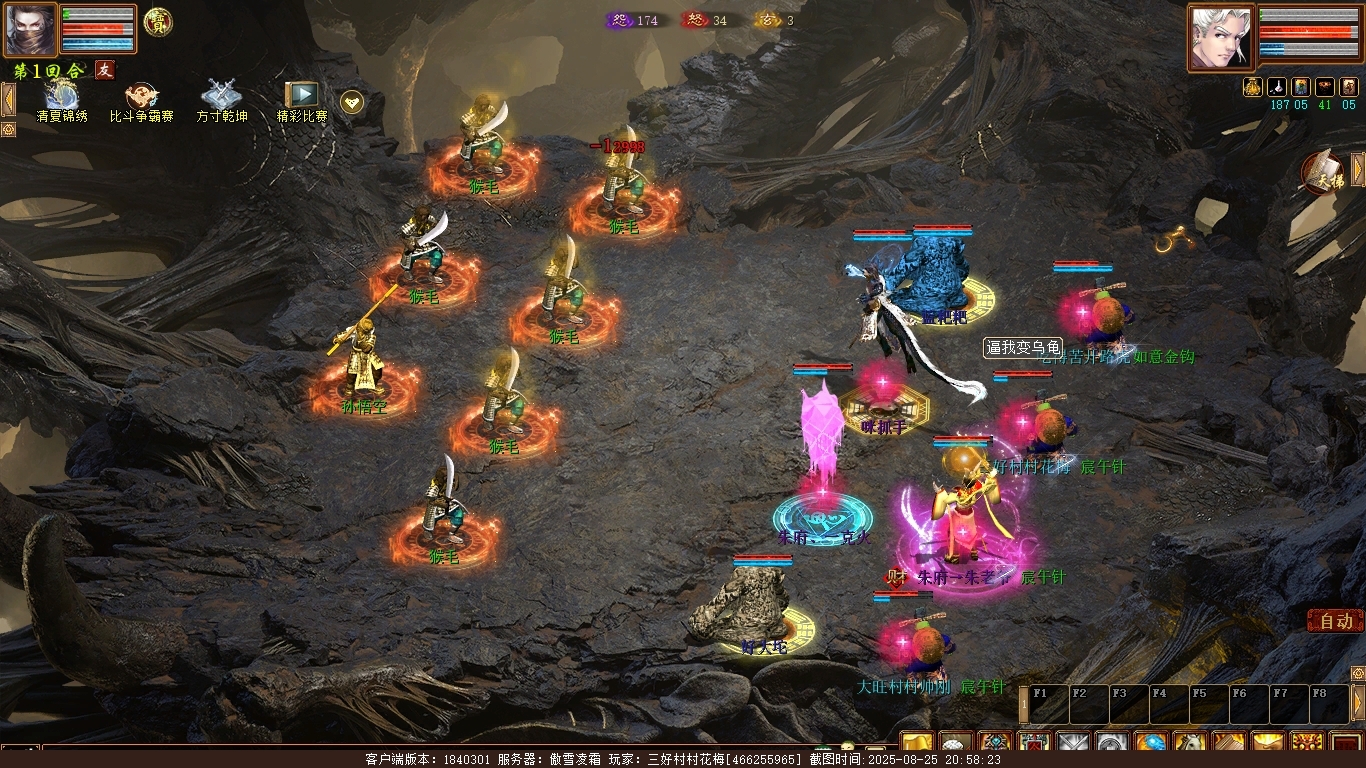
Task: Open the round 宝 treasure icon
Action: tap(158, 22)
